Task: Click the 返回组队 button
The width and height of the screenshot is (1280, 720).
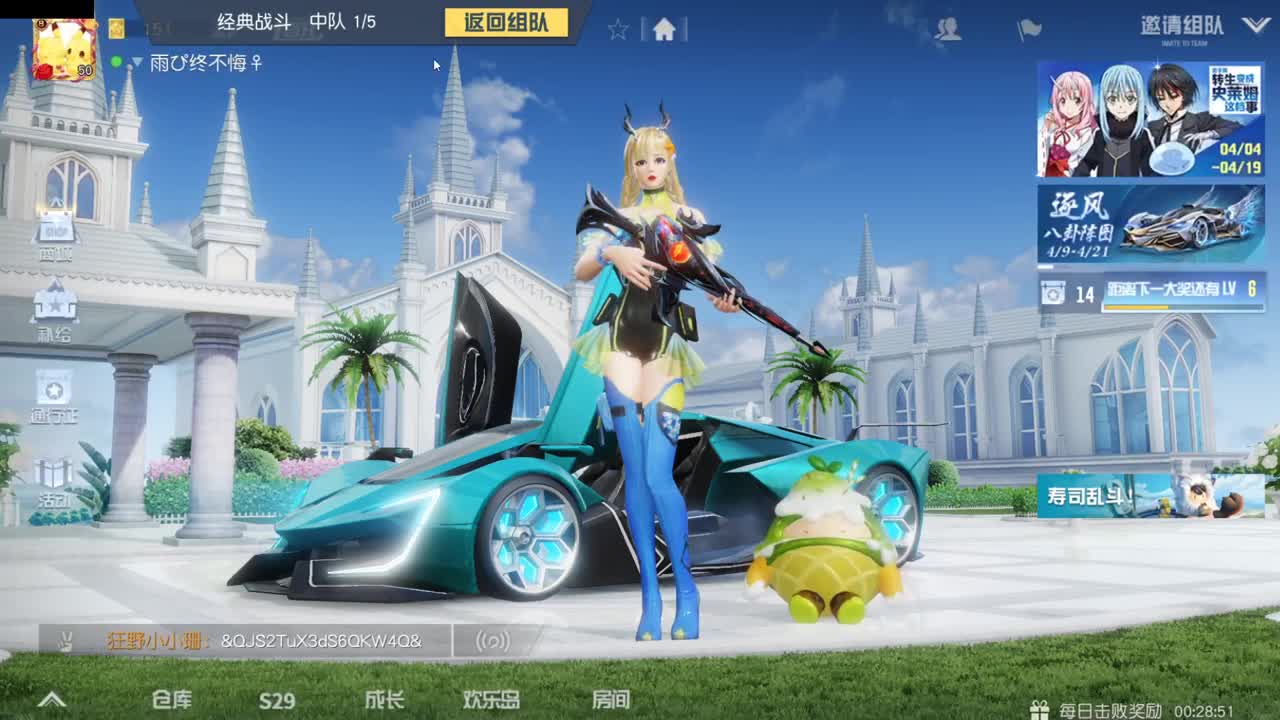Action: 504,24
